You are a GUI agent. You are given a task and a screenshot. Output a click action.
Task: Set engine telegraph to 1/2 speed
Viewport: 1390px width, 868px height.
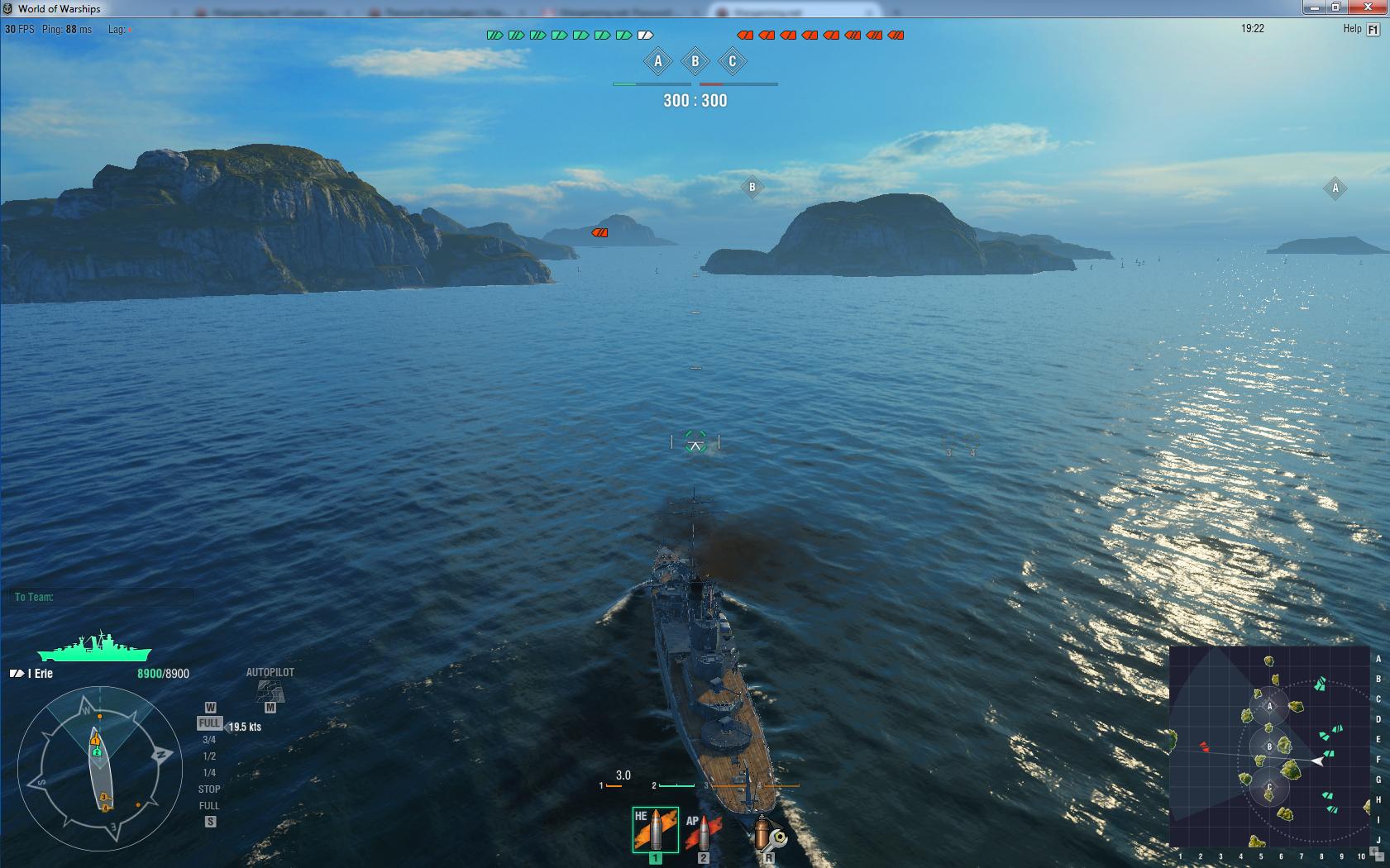(209, 756)
